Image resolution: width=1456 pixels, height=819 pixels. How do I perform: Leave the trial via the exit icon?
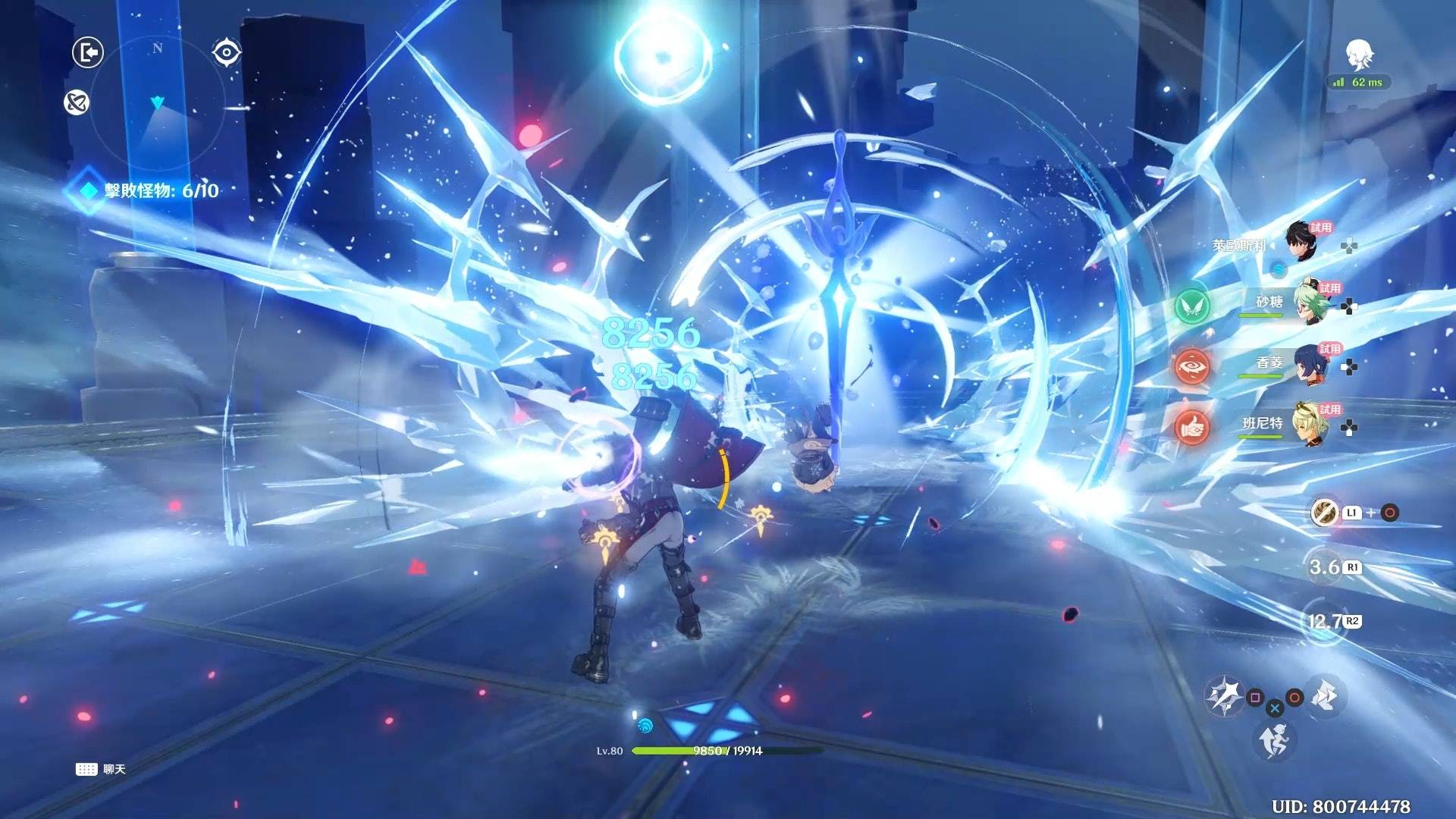click(x=88, y=53)
